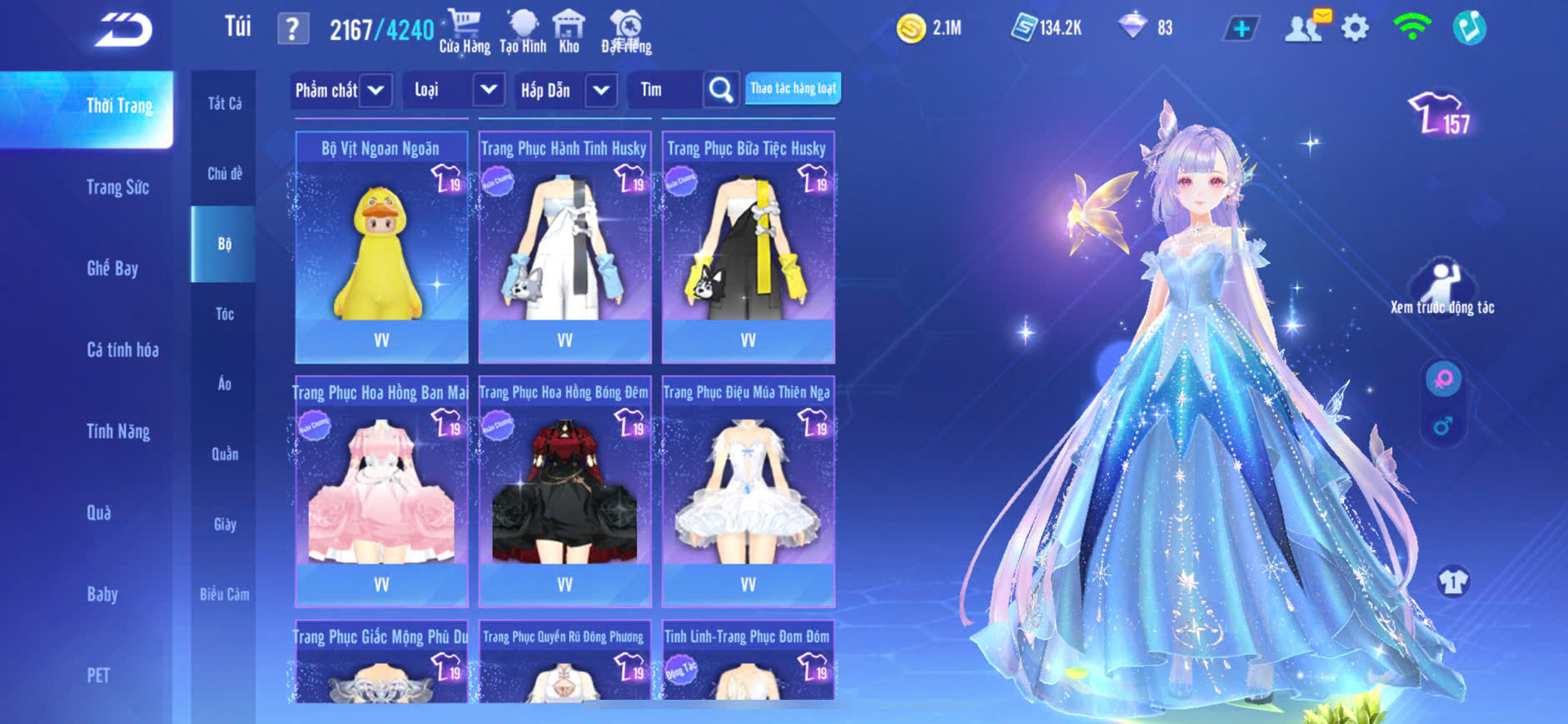The width and height of the screenshot is (1568, 724).
Task: Choose Trang Phục Bữa Tiệc Husky outfit
Action: click(x=748, y=246)
